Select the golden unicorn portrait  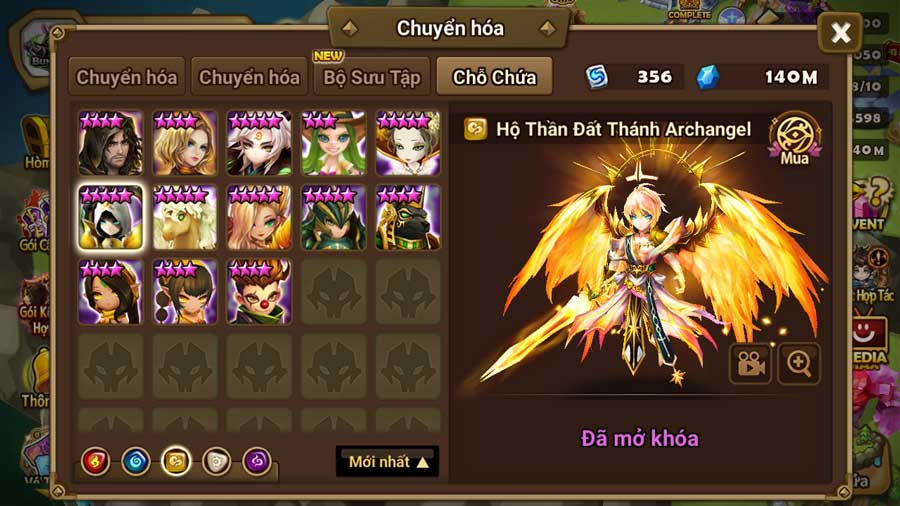click(x=185, y=217)
